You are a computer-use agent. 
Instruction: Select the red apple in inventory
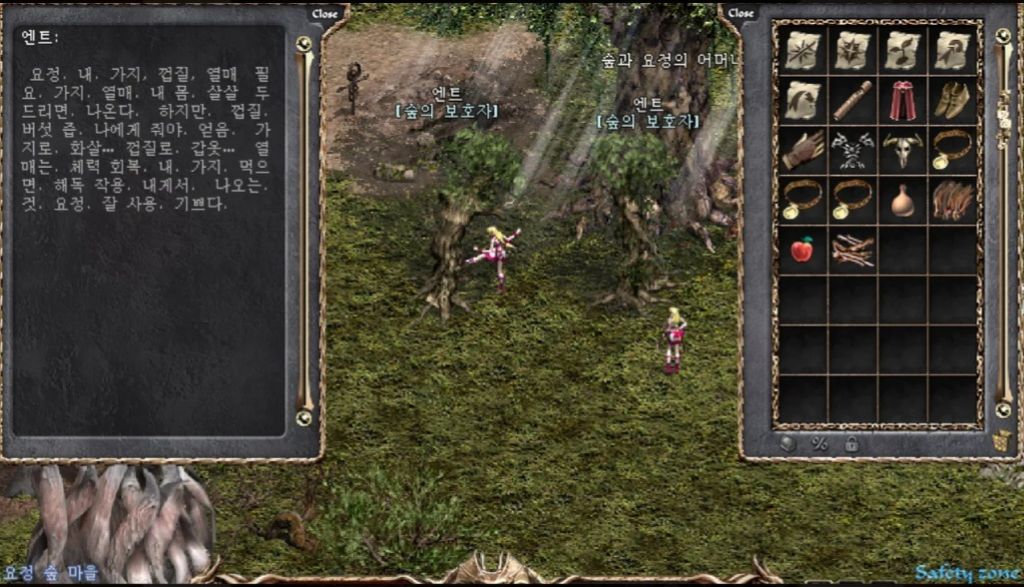tap(802, 250)
